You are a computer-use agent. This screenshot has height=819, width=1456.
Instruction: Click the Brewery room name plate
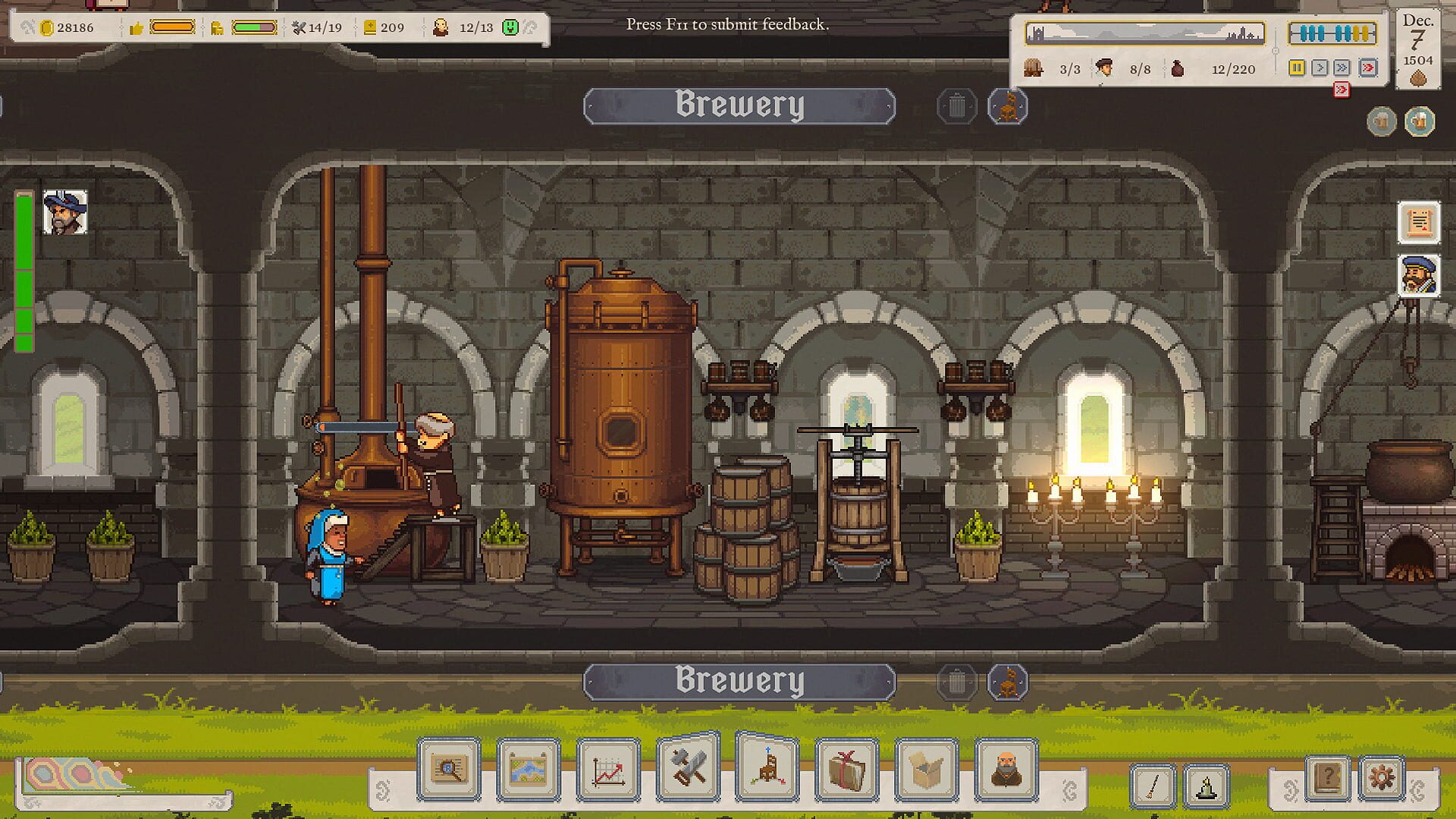click(x=739, y=104)
